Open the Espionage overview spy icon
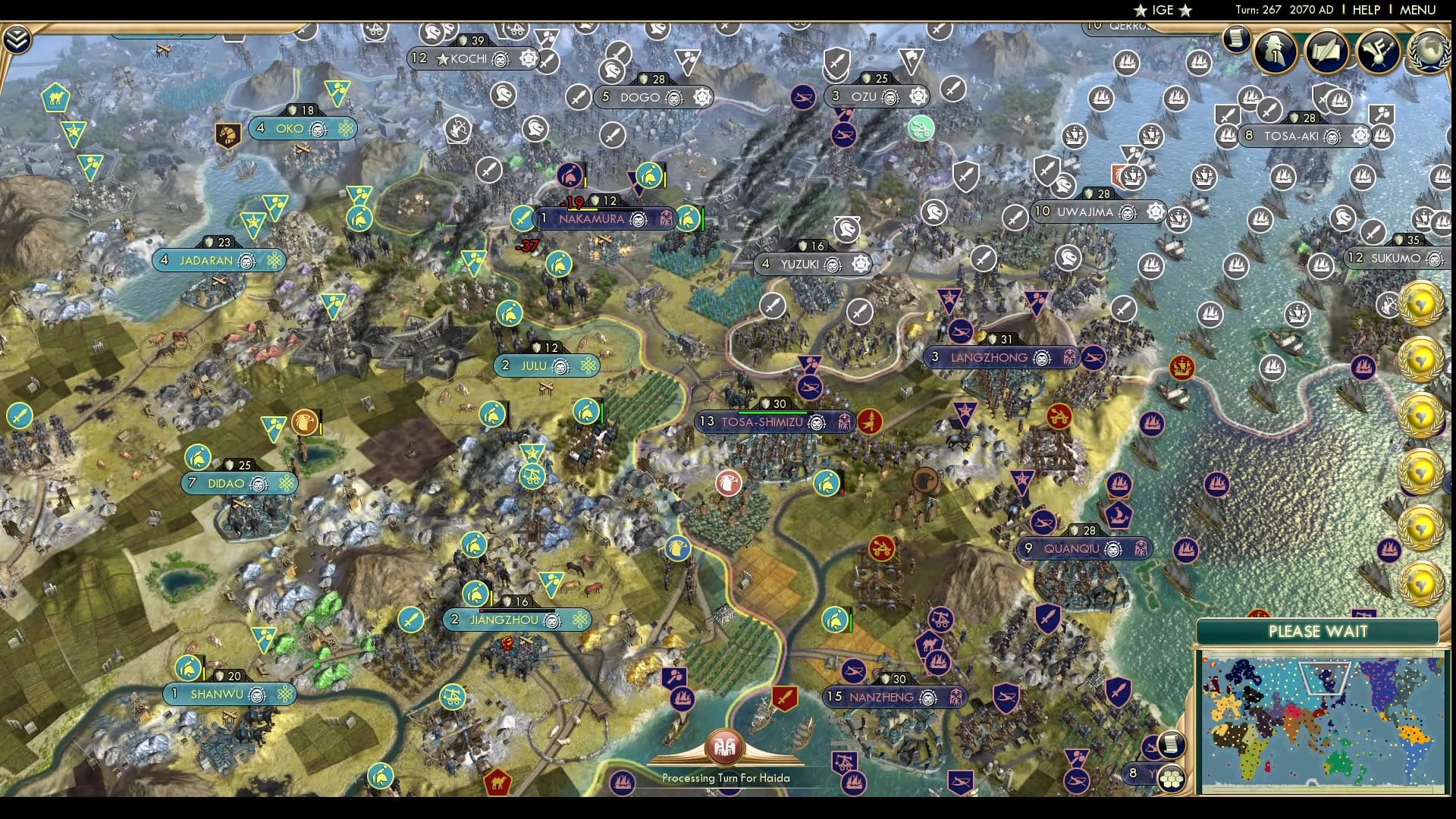 pos(1275,52)
